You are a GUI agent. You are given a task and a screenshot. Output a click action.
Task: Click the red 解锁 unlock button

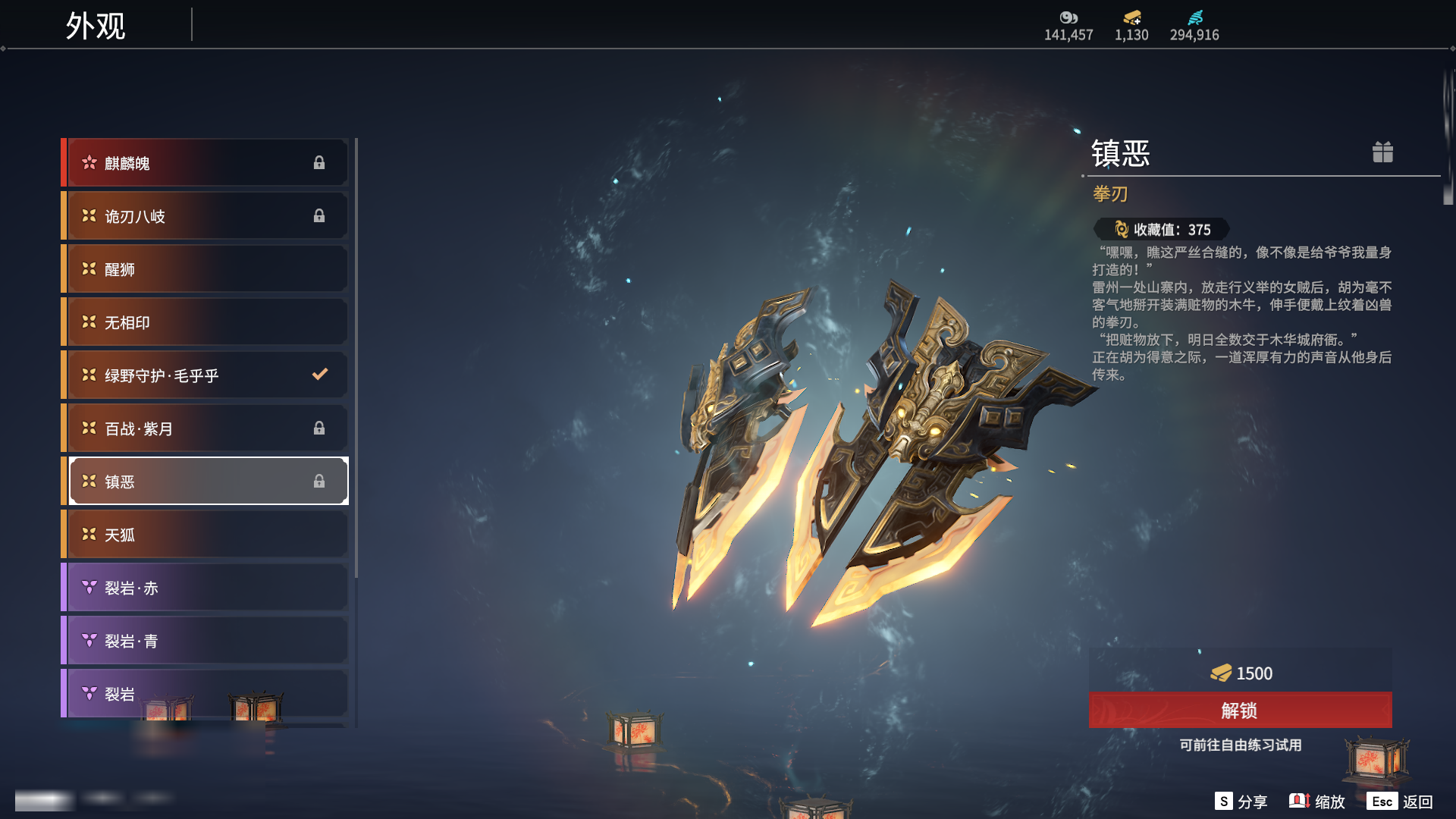pyautogui.click(x=1240, y=711)
